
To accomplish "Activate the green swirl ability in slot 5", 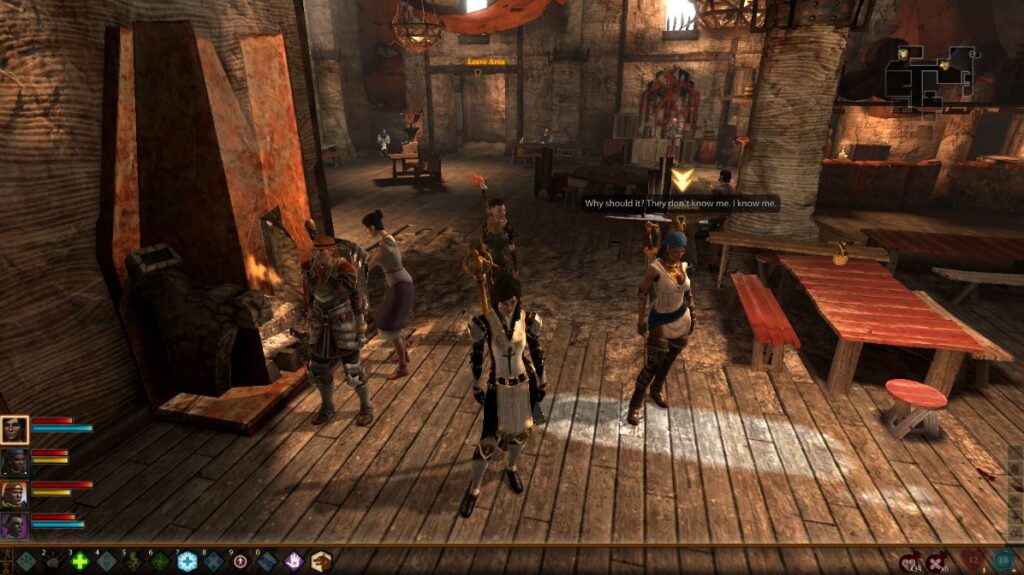I will pyautogui.click(x=132, y=562).
